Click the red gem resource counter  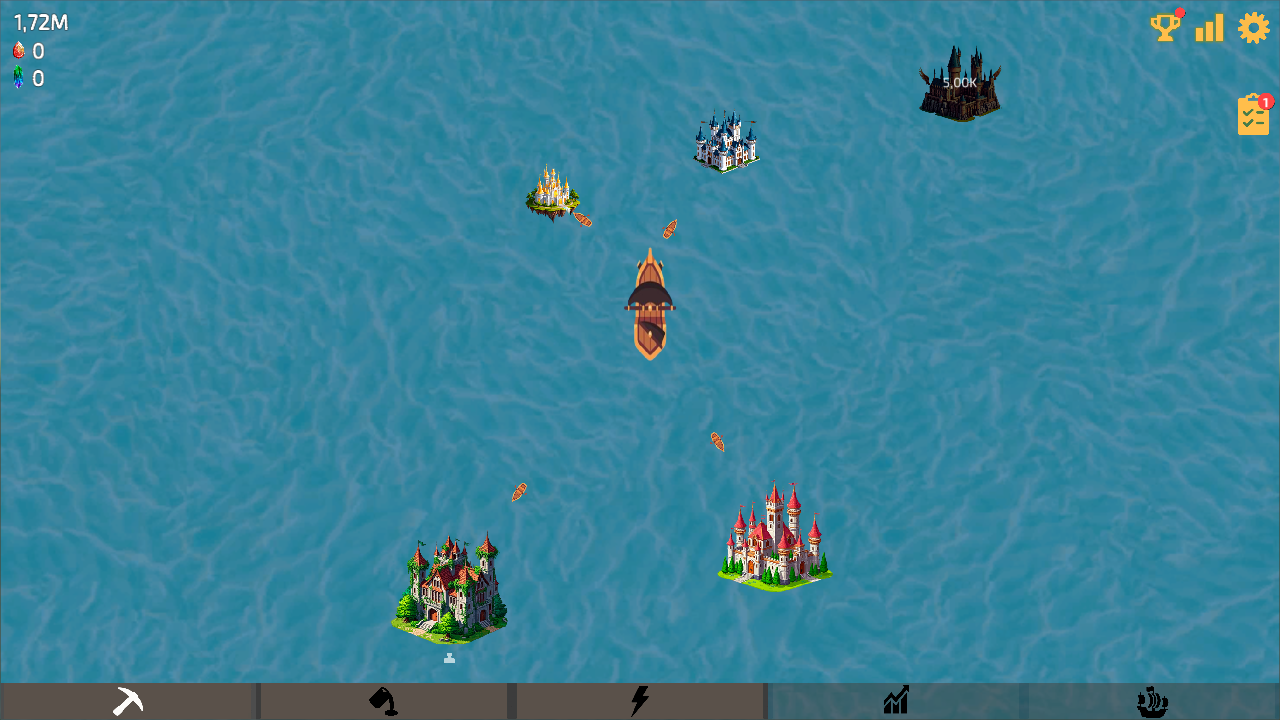tap(28, 50)
